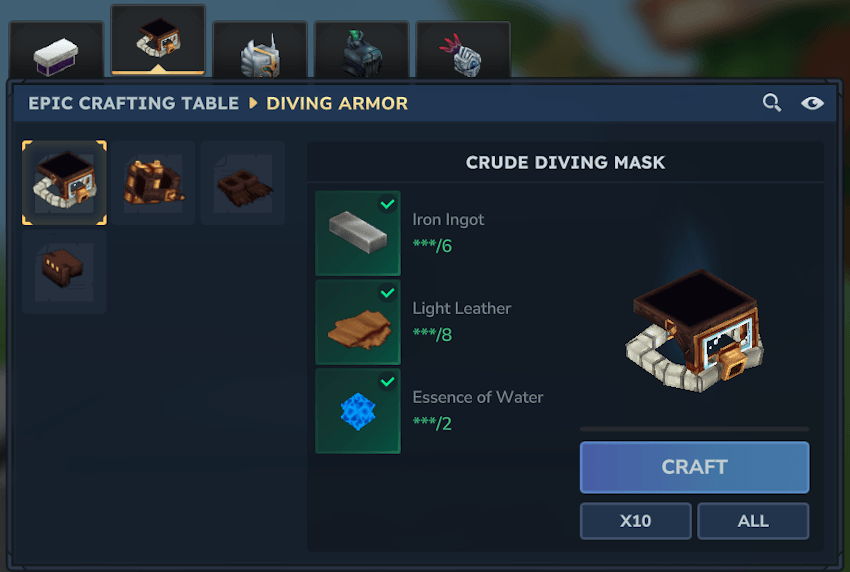Screen dimensions: 850x572
Task: Switch to the red-plumed helmet tab
Action: click(x=463, y=52)
